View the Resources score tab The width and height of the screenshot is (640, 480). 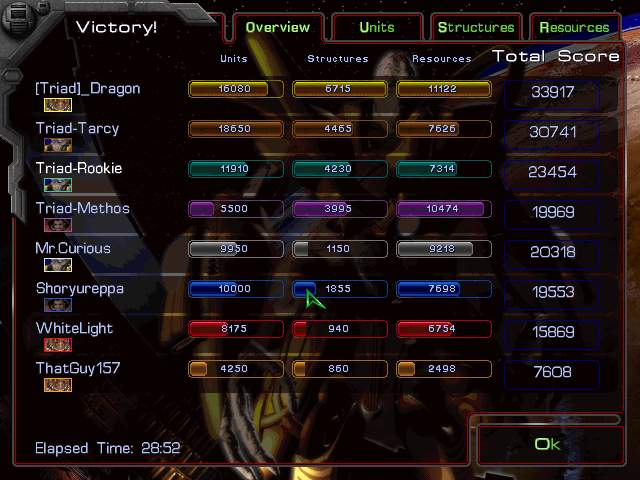[x=574, y=27]
